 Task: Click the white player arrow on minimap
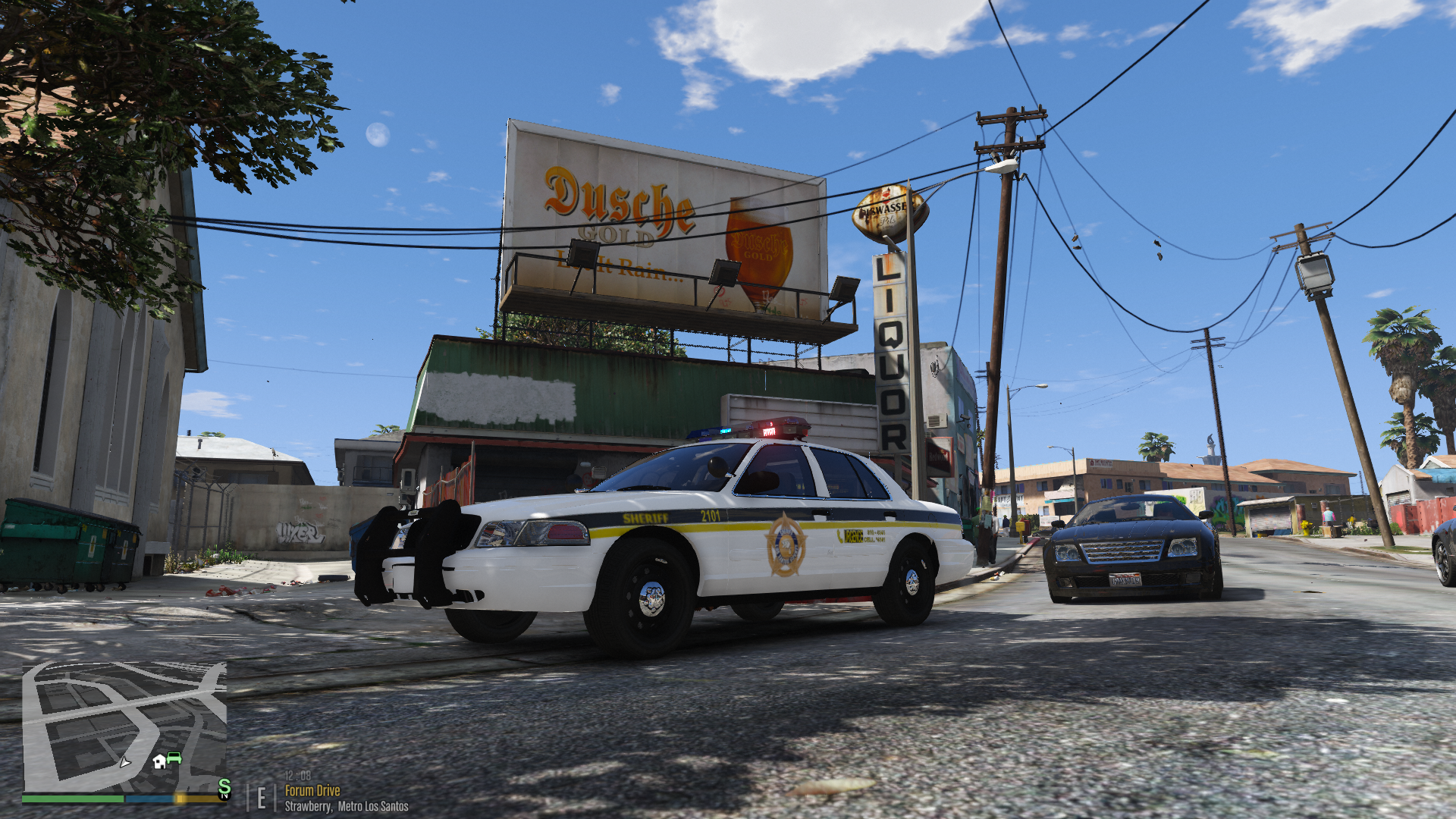click(x=125, y=761)
